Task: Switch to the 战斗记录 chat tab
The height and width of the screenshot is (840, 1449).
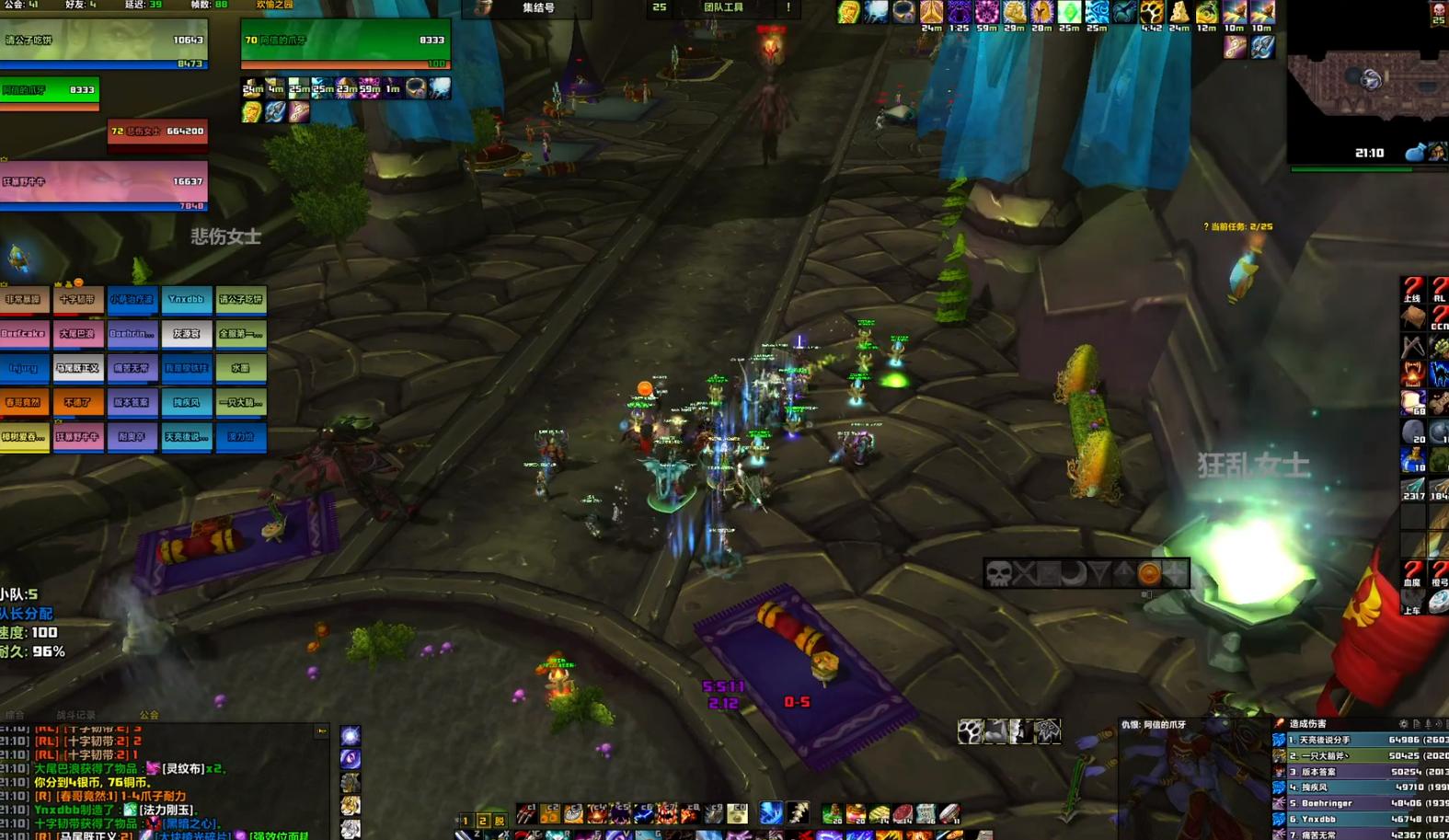Action: click(x=77, y=715)
